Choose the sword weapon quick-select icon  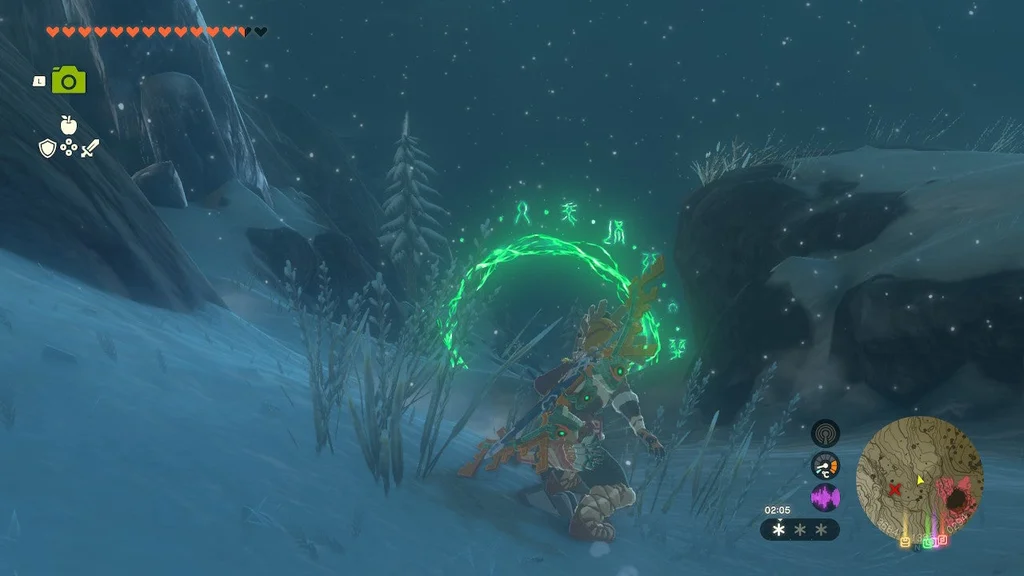coord(90,149)
